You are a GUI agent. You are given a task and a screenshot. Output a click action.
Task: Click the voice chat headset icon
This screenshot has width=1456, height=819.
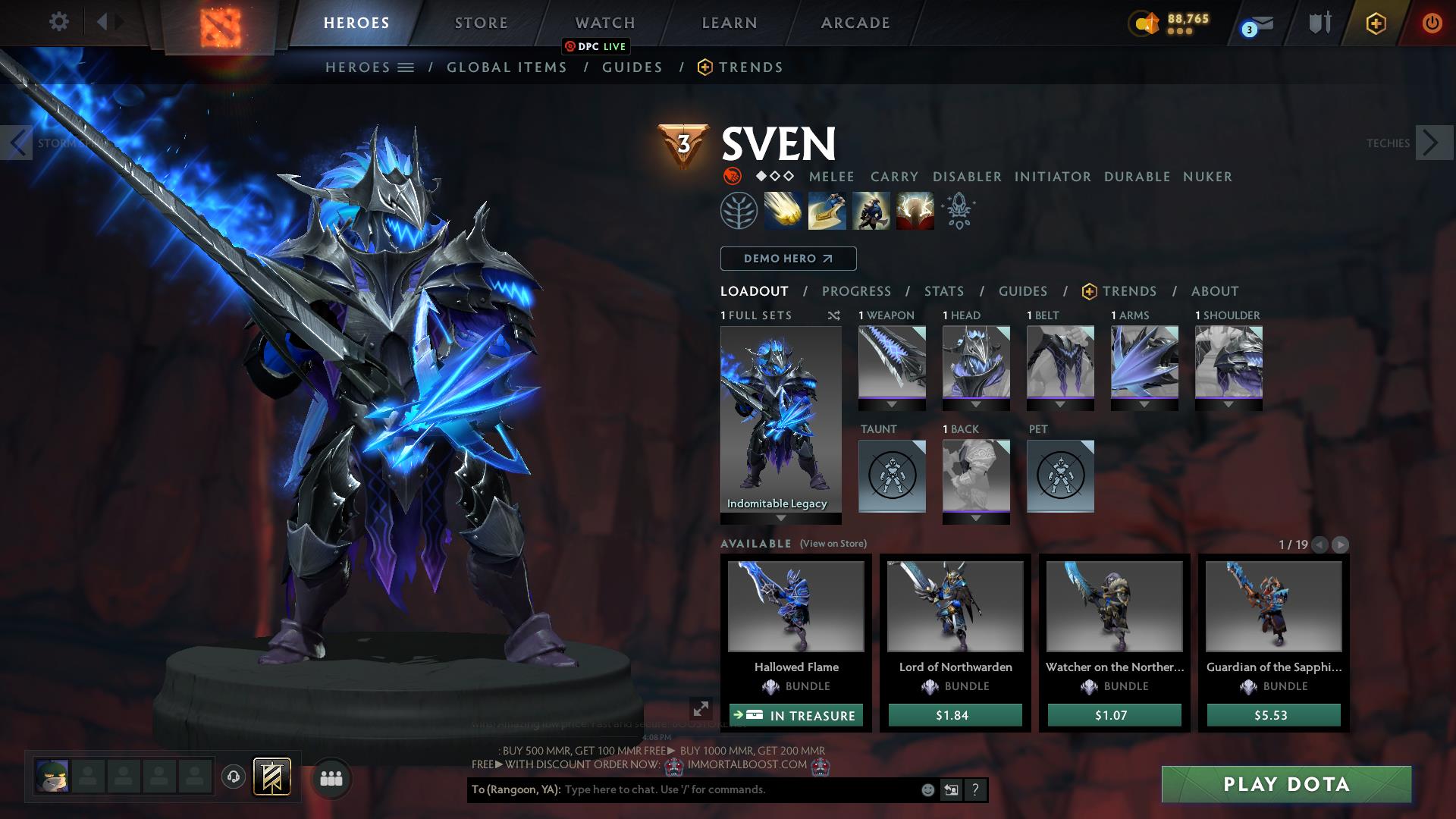(x=232, y=777)
